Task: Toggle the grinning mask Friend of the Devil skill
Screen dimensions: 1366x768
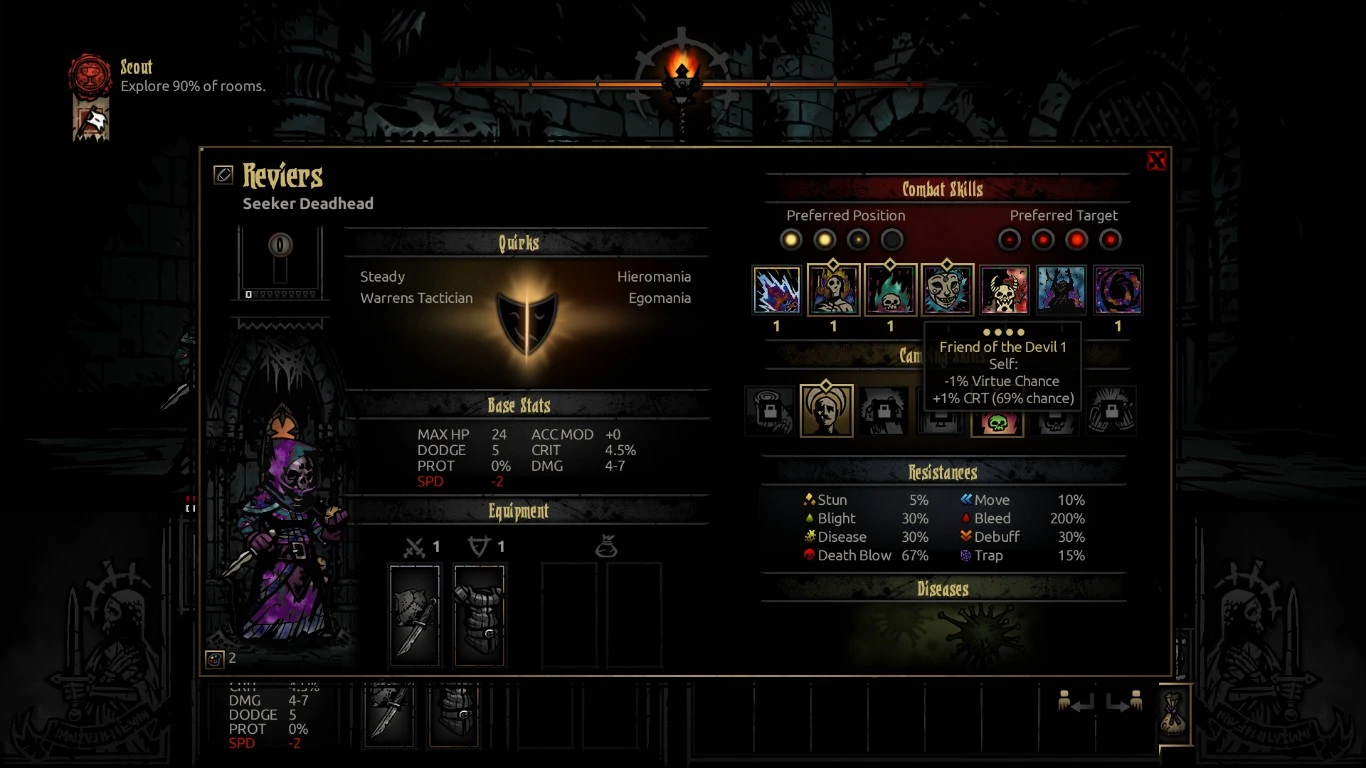Action: point(947,290)
